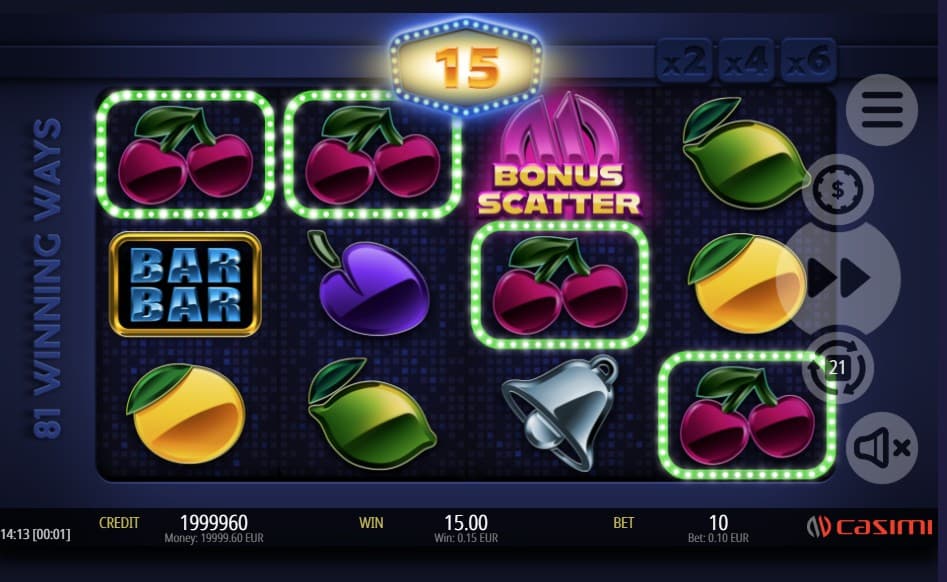Screen dimensions: 947x582
Task: Open bet settings with the dollar chip
Action: pyautogui.click(x=838, y=189)
